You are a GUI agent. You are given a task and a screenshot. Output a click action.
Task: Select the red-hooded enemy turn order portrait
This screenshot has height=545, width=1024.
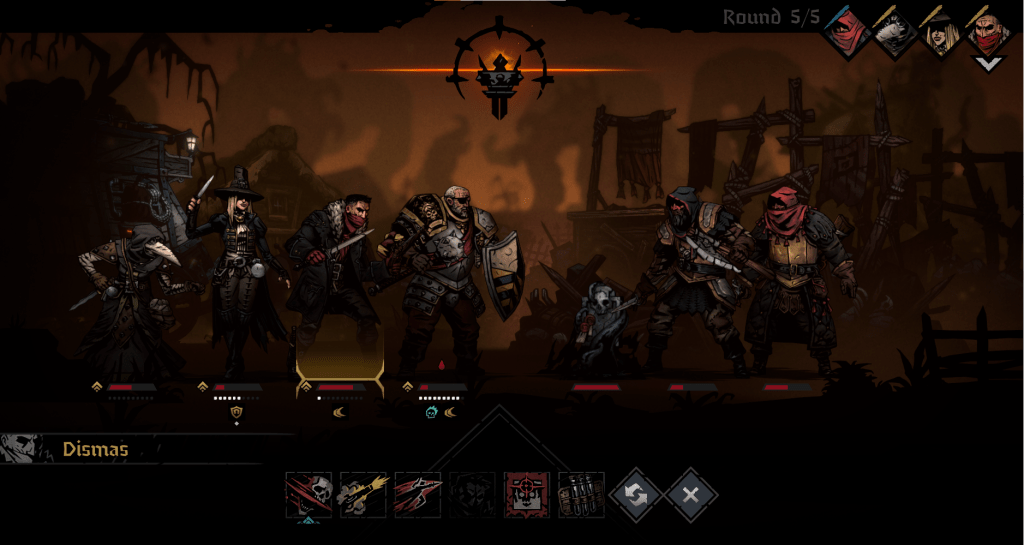[847, 33]
